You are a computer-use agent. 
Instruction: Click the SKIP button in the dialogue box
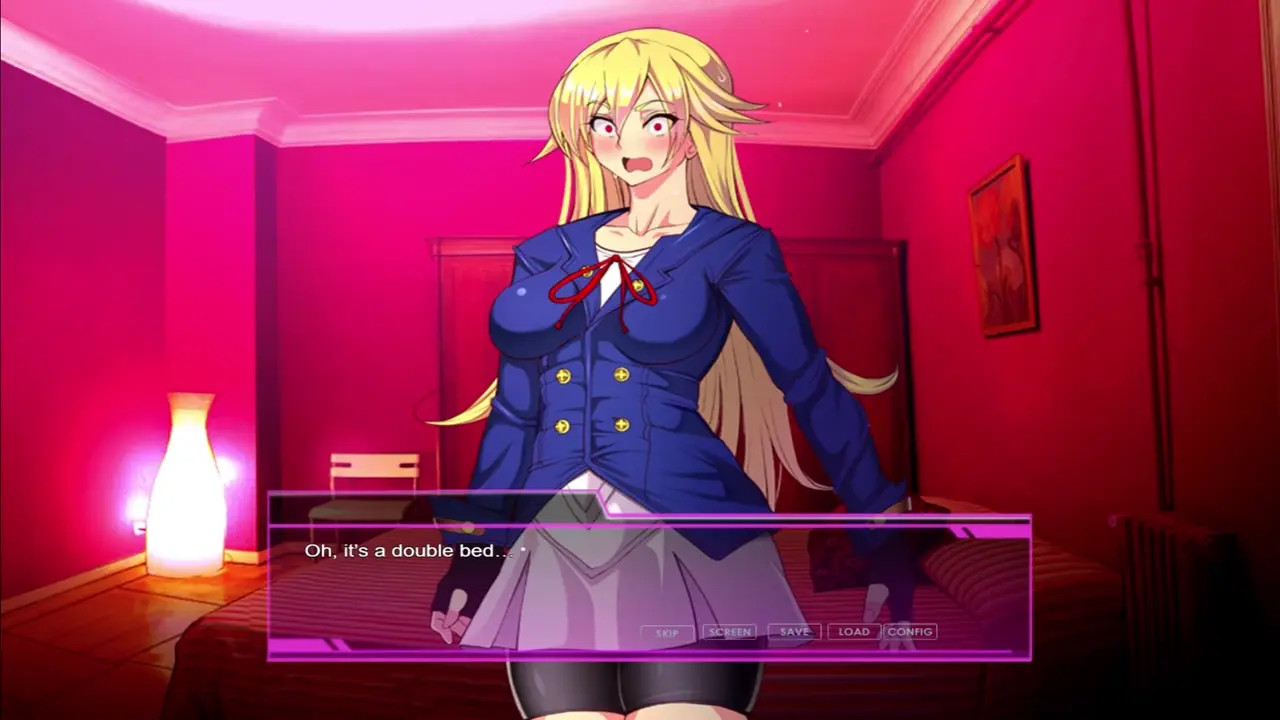(667, 632)
